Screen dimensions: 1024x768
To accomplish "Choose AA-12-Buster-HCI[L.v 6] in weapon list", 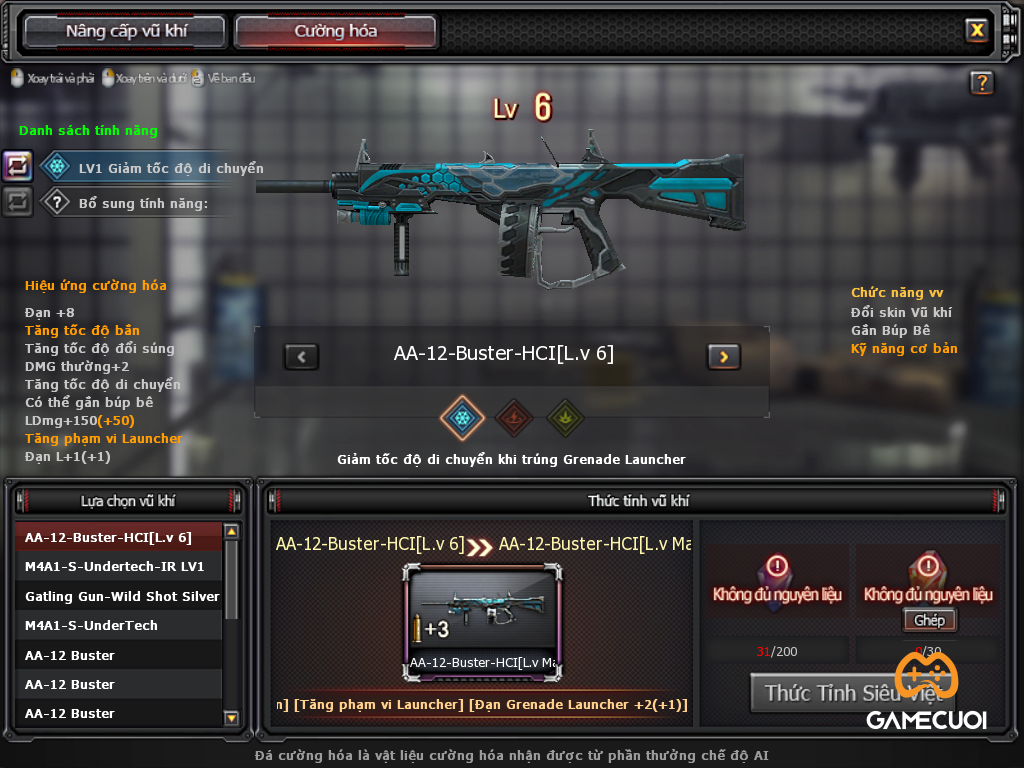I will tap(118, 537).
